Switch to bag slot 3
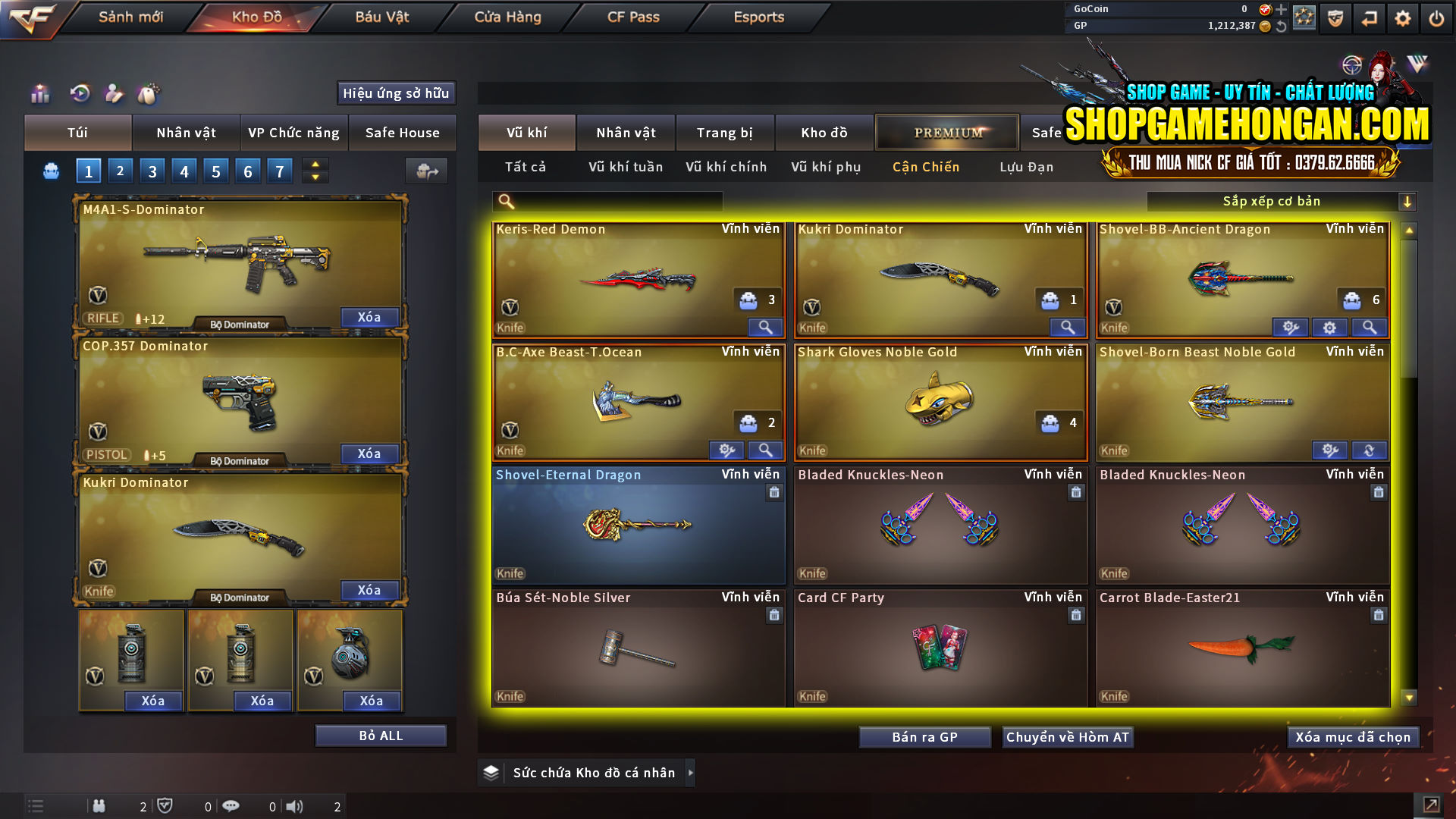Viewport: 1456px width, 819px height. (x=152, y=171)
